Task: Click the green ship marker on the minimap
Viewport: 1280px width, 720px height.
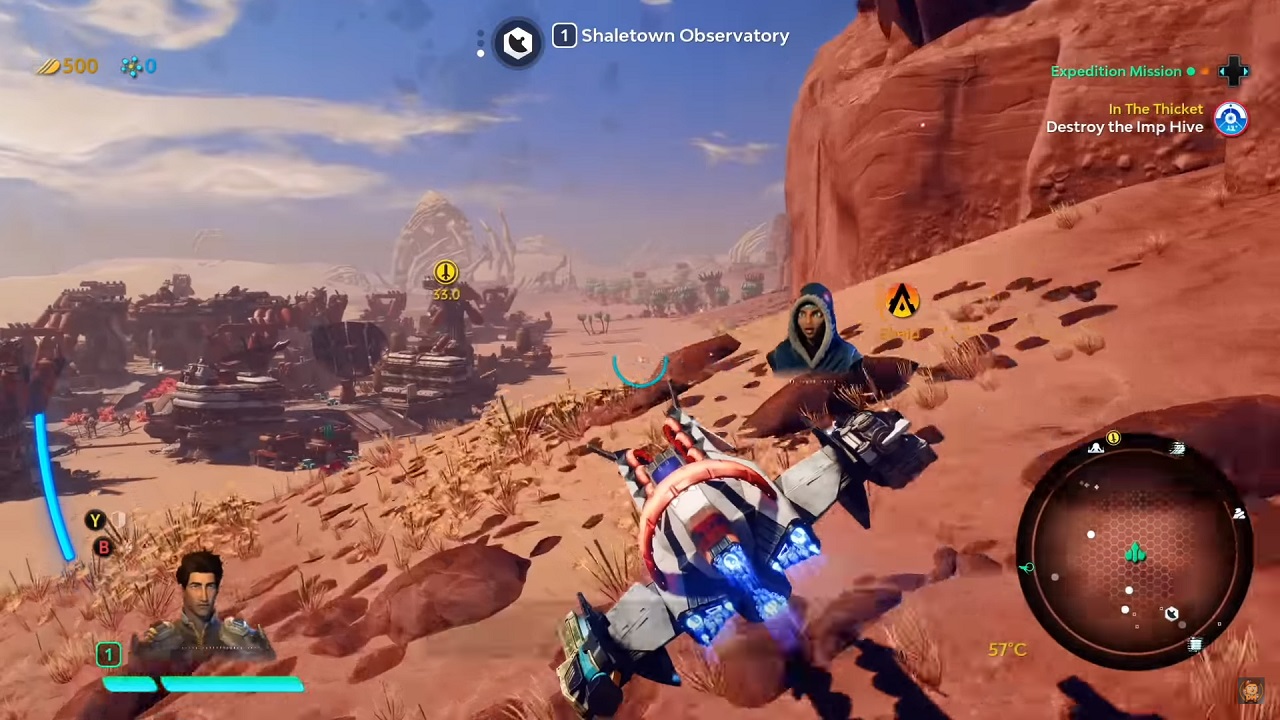Action: tap(1135, 553)
